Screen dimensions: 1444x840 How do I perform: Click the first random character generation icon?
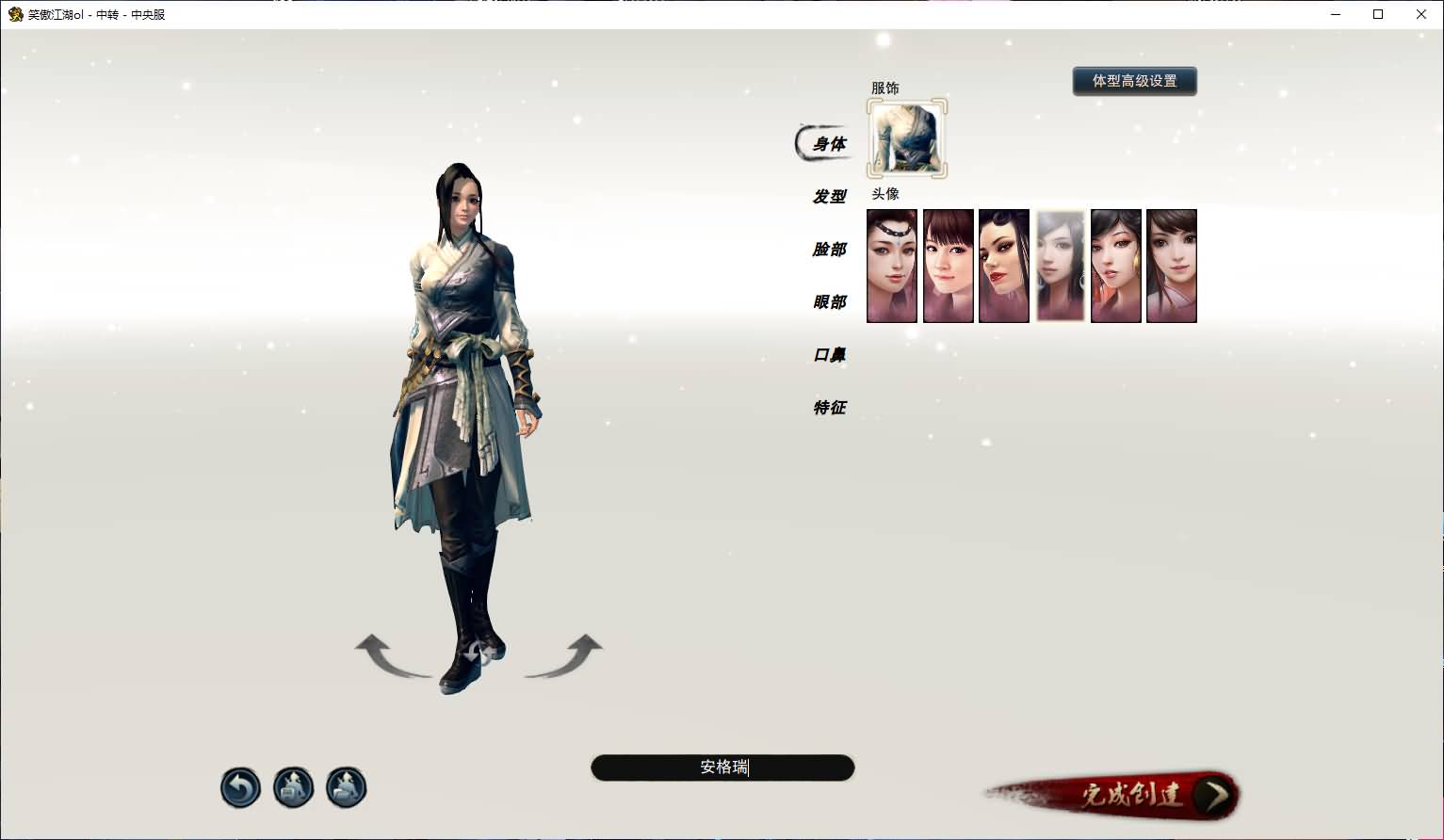tap(293, 787)
